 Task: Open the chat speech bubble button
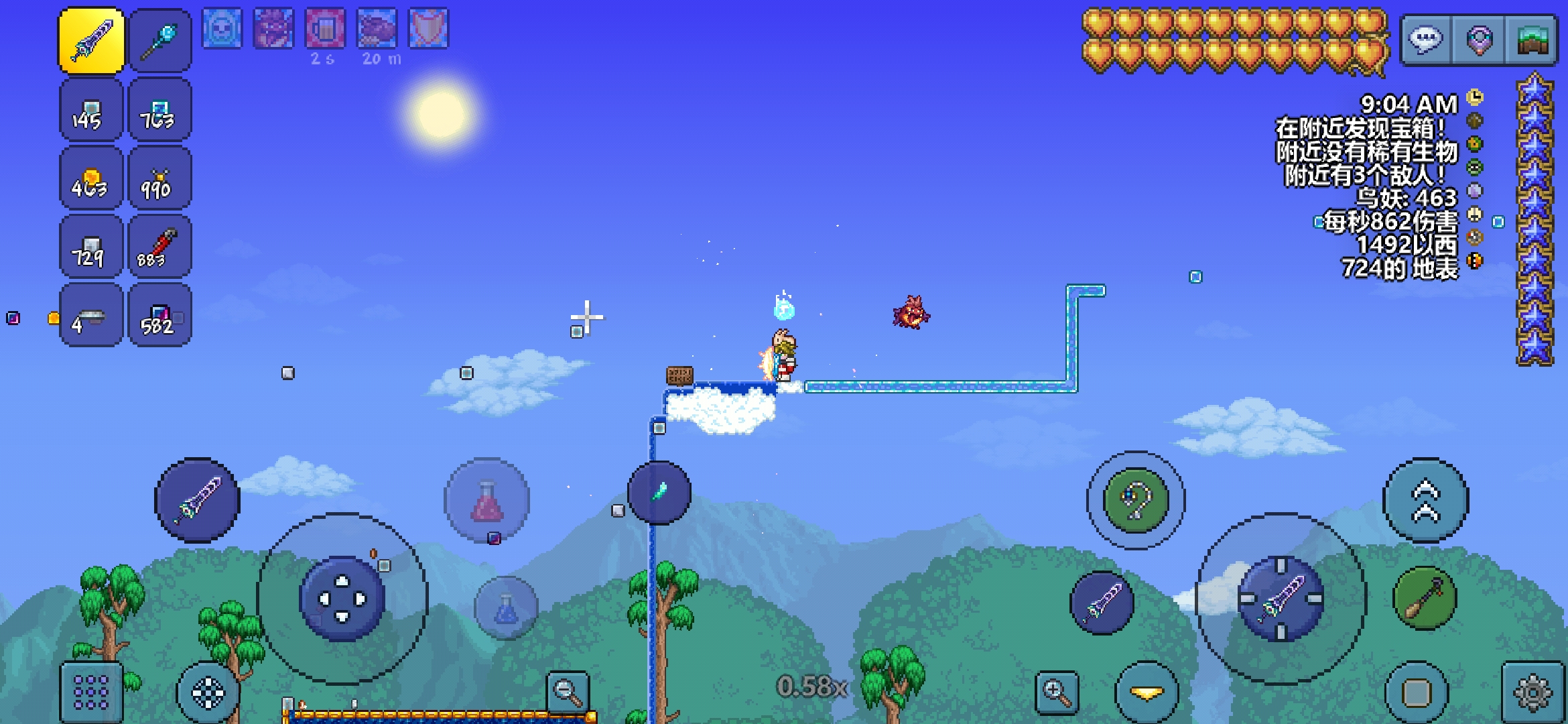click(x=1425, y=40)
